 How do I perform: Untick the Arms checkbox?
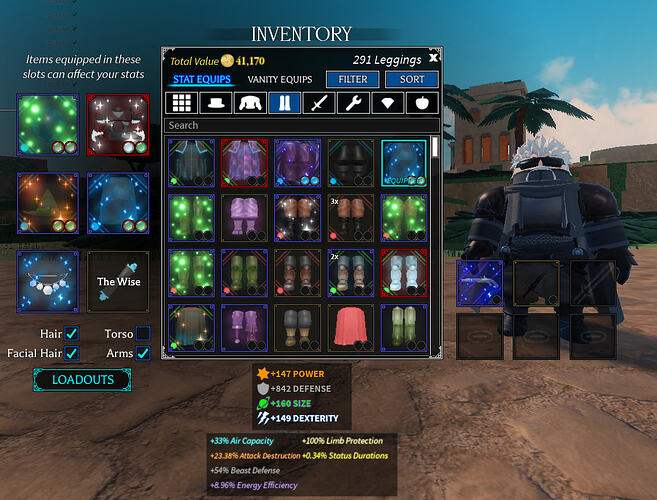pyautogui.click(x=143, y=352)
